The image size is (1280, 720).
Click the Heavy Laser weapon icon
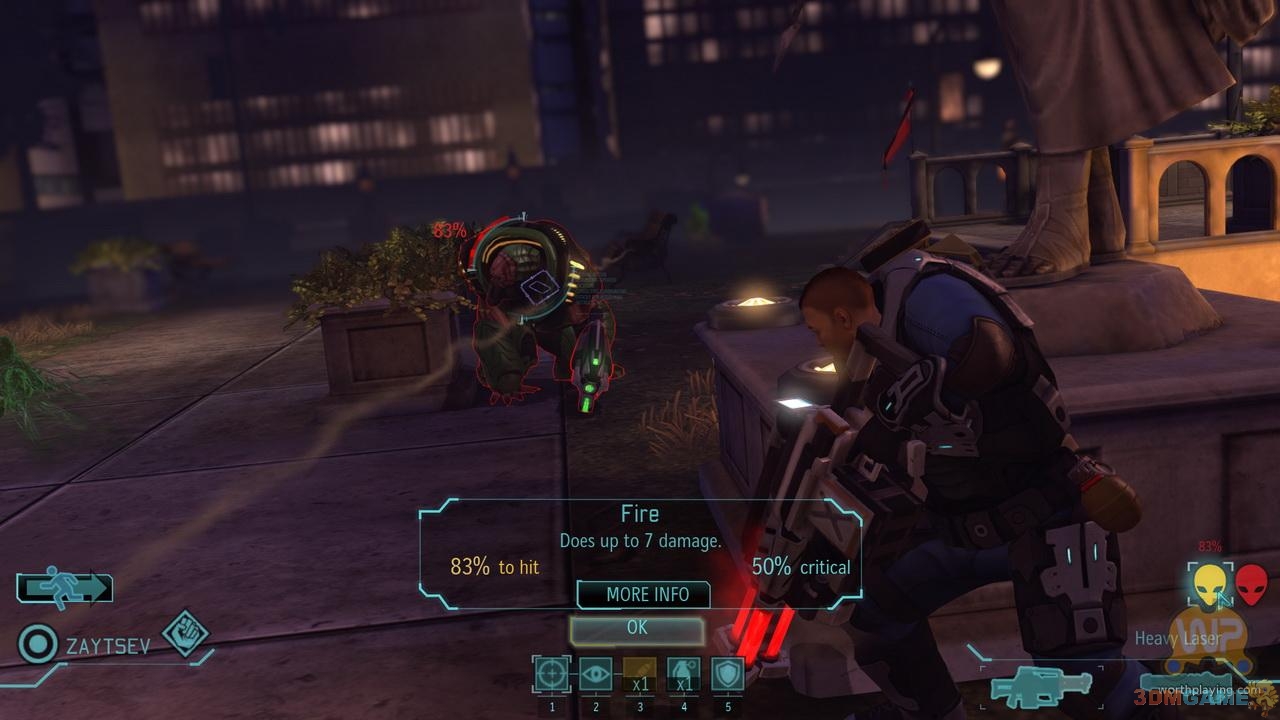[x=1041, y=686]
